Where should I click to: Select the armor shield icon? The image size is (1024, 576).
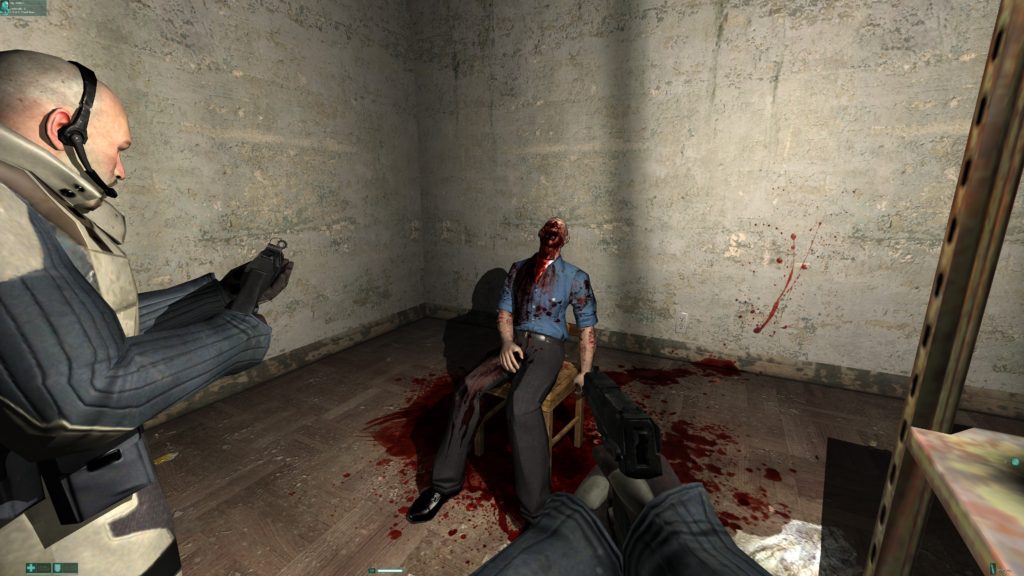pyautogui.click(x=58, y=568)
